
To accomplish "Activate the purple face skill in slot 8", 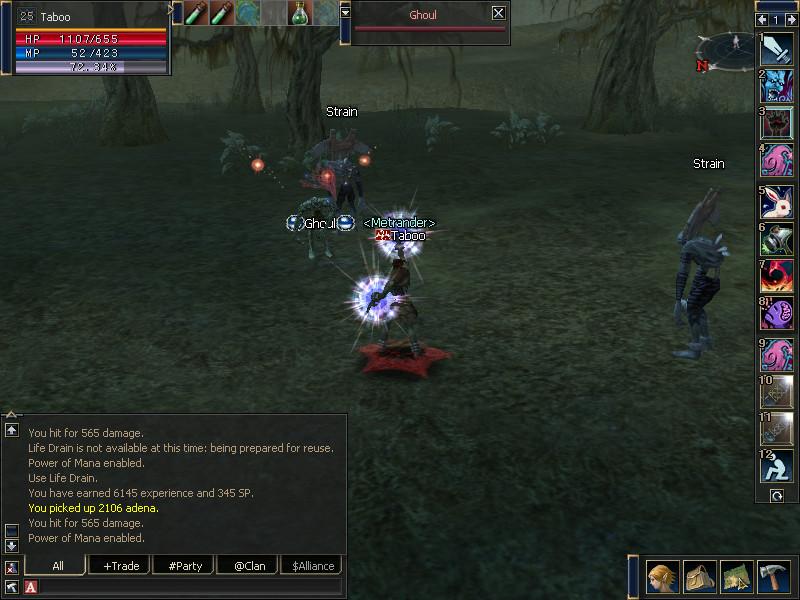I will pos(777,313).
